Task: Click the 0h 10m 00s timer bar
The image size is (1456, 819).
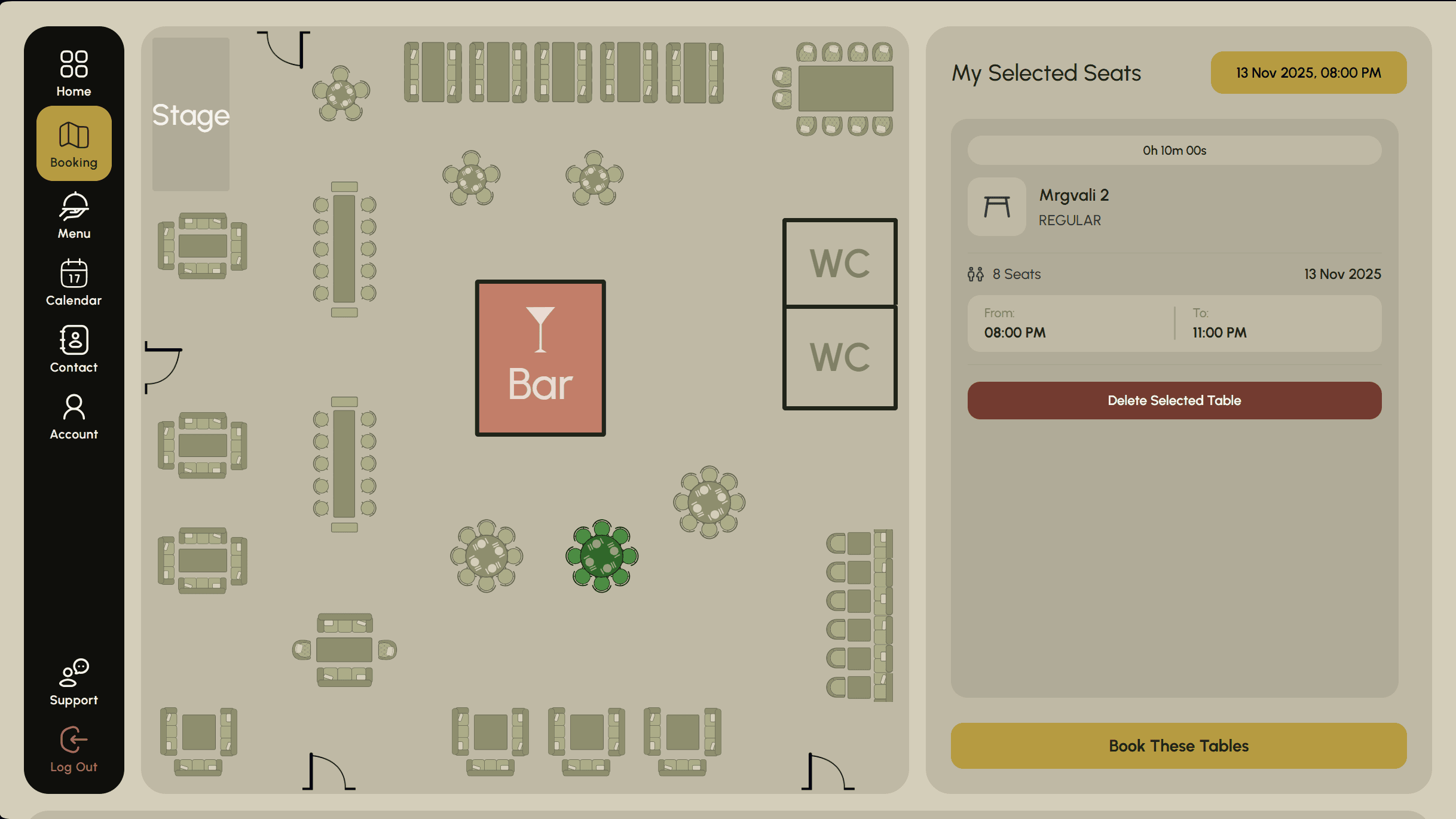Action: click(x=1173, y=150)
